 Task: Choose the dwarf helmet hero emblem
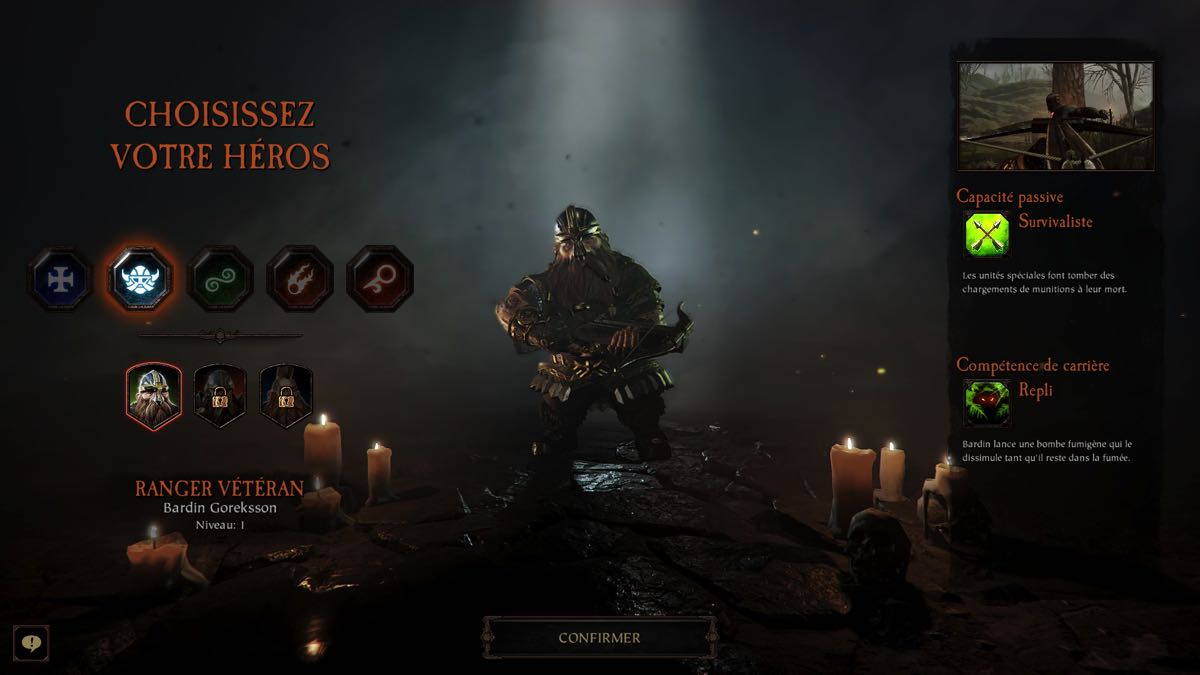(140, 278)
